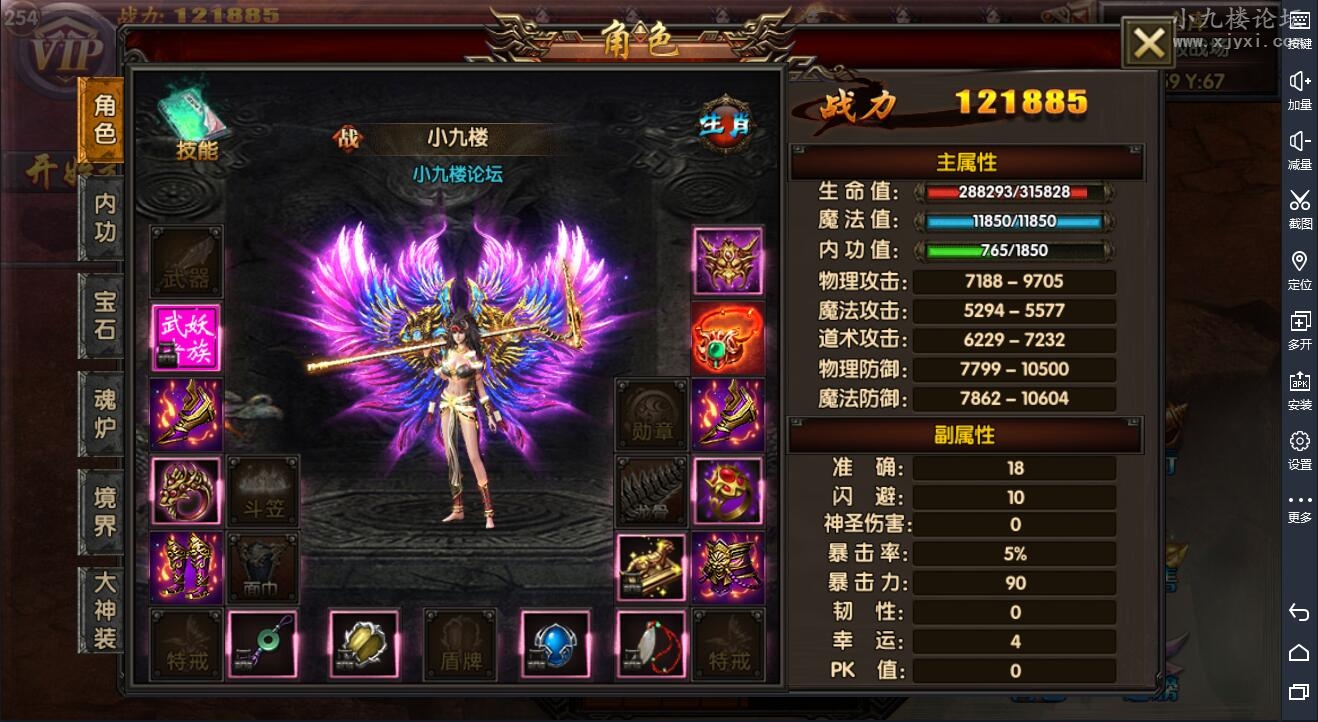
Task: Select the red-gem gold ring slot
Action: pos(727,490)
